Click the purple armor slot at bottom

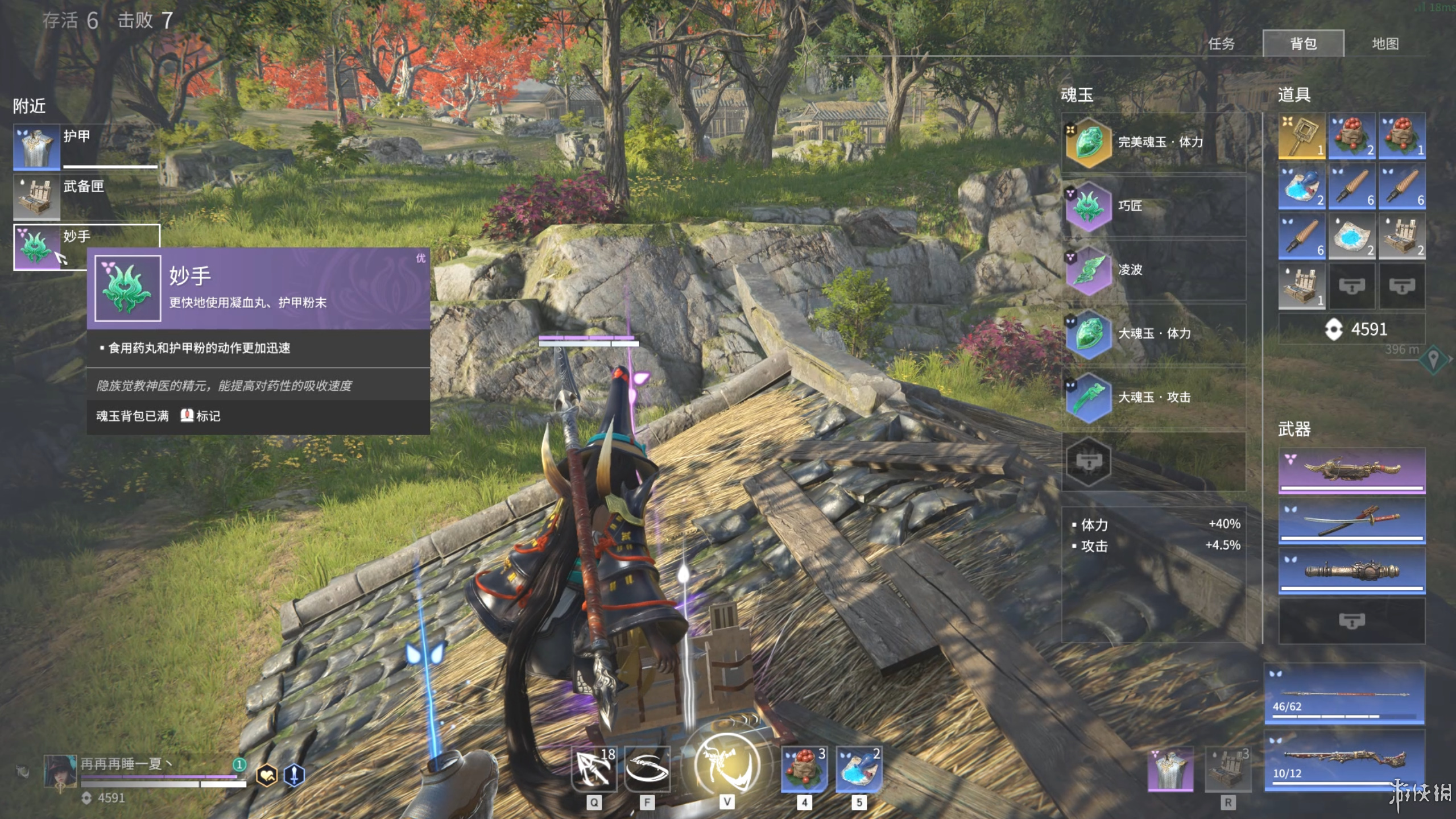click(1170, 770)
